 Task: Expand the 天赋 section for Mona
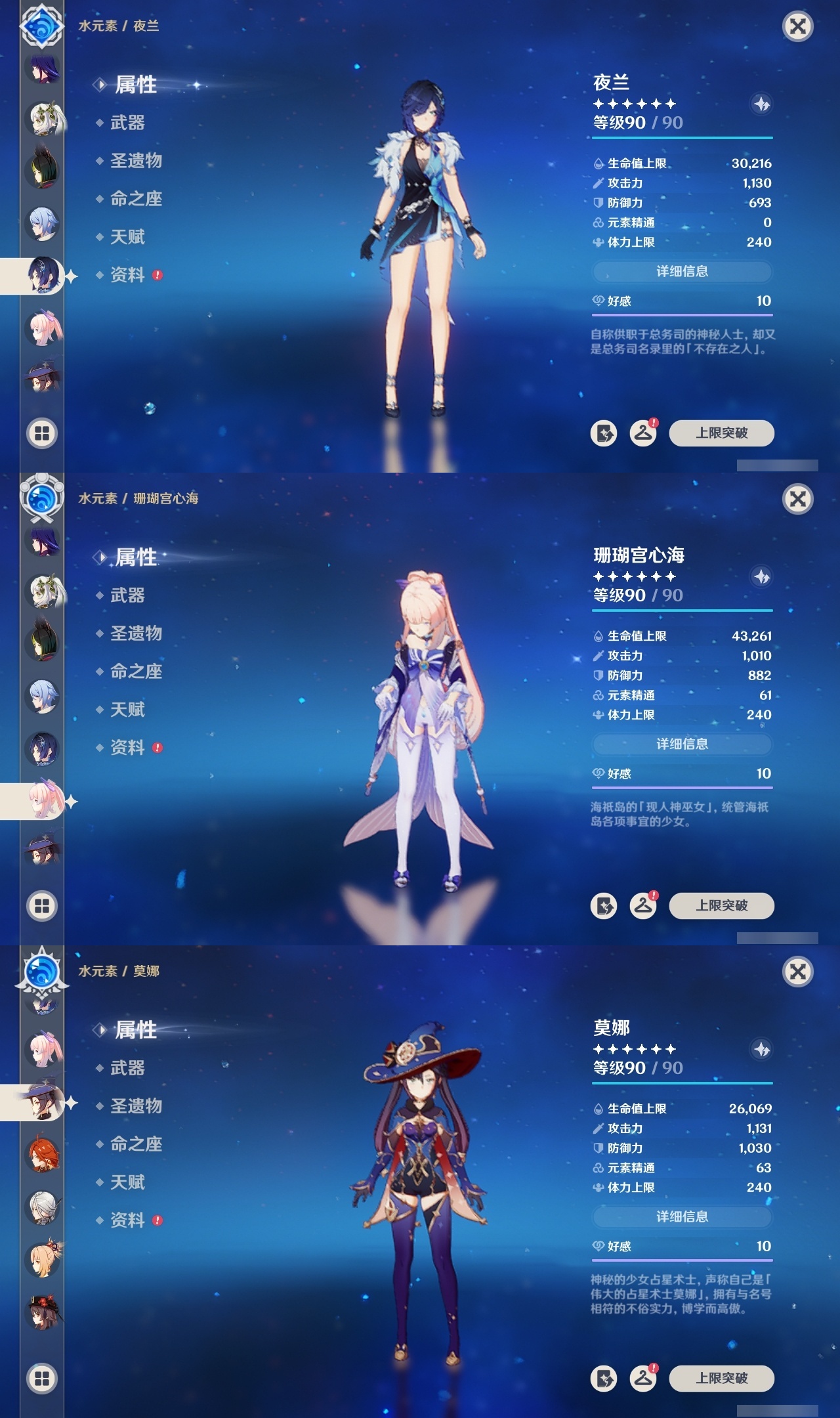tap(129, 1182)
